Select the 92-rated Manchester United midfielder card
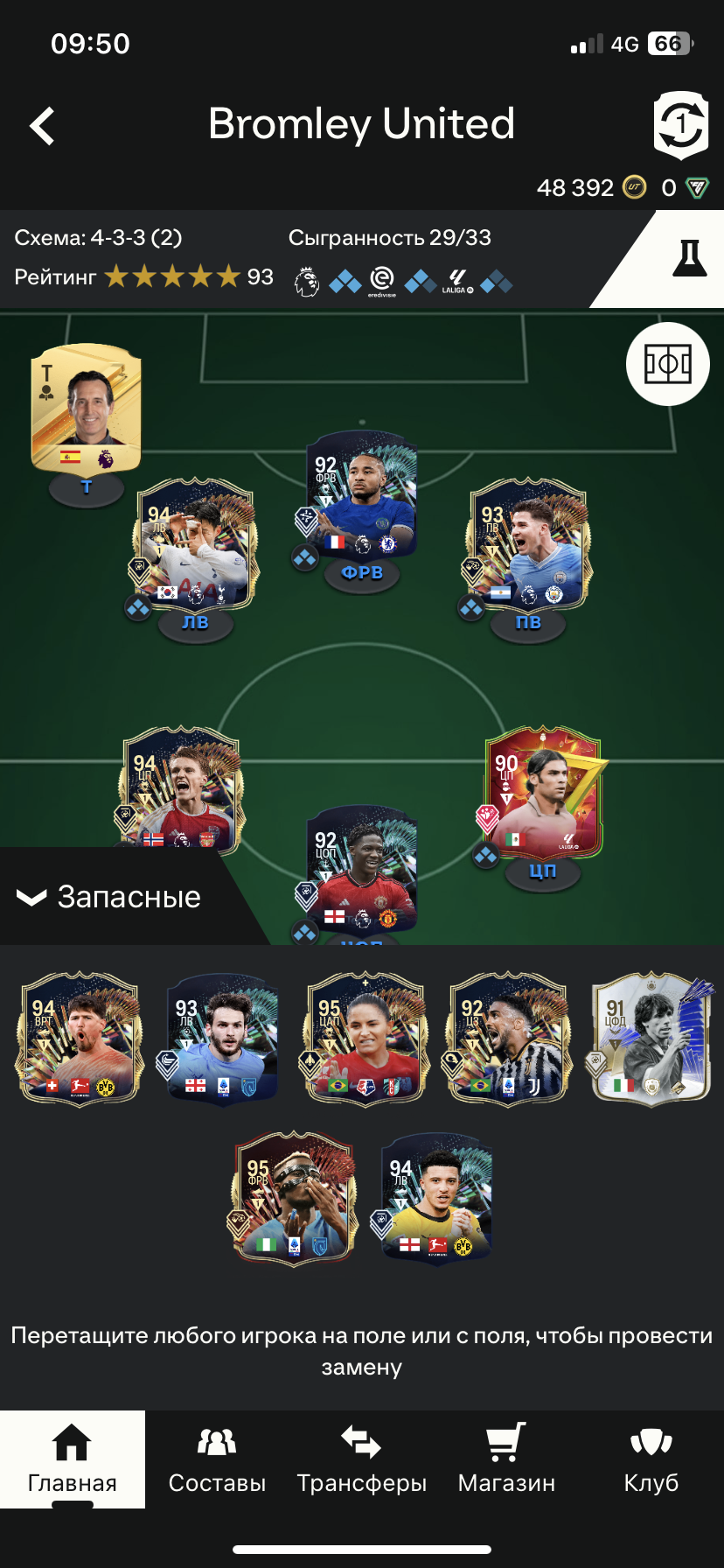 (361, 871)
